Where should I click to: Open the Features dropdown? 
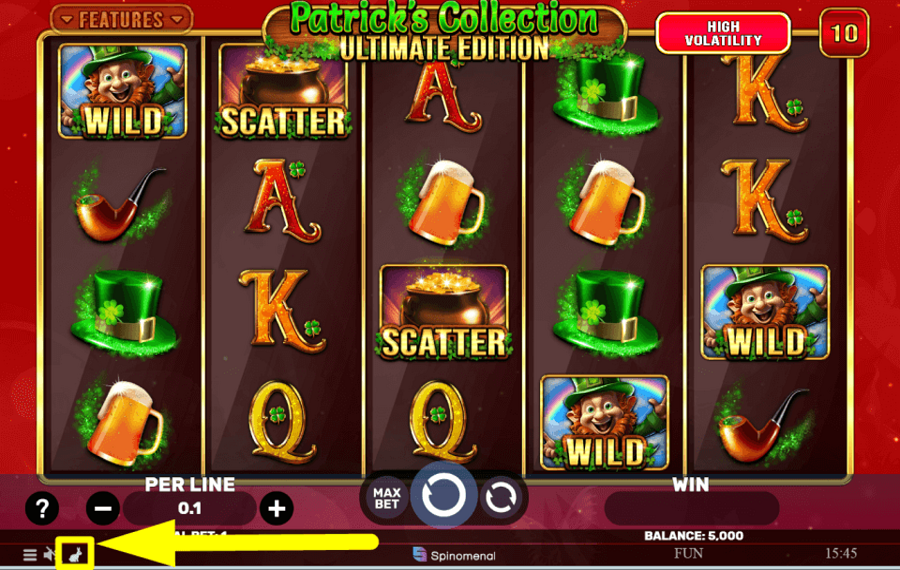pyautogui.click(x=121, y=19)
